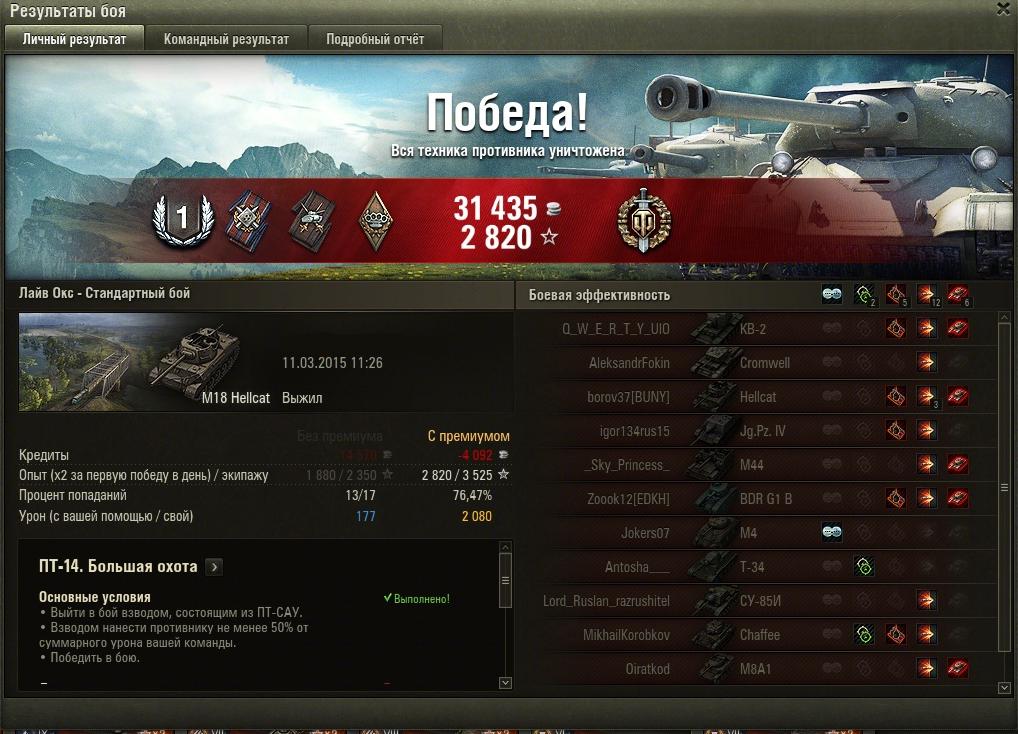The height and width of the screenshot is (734, 1018).
Task: Click the crossed swords emblem in the red banner
Action: click(644, 219)
